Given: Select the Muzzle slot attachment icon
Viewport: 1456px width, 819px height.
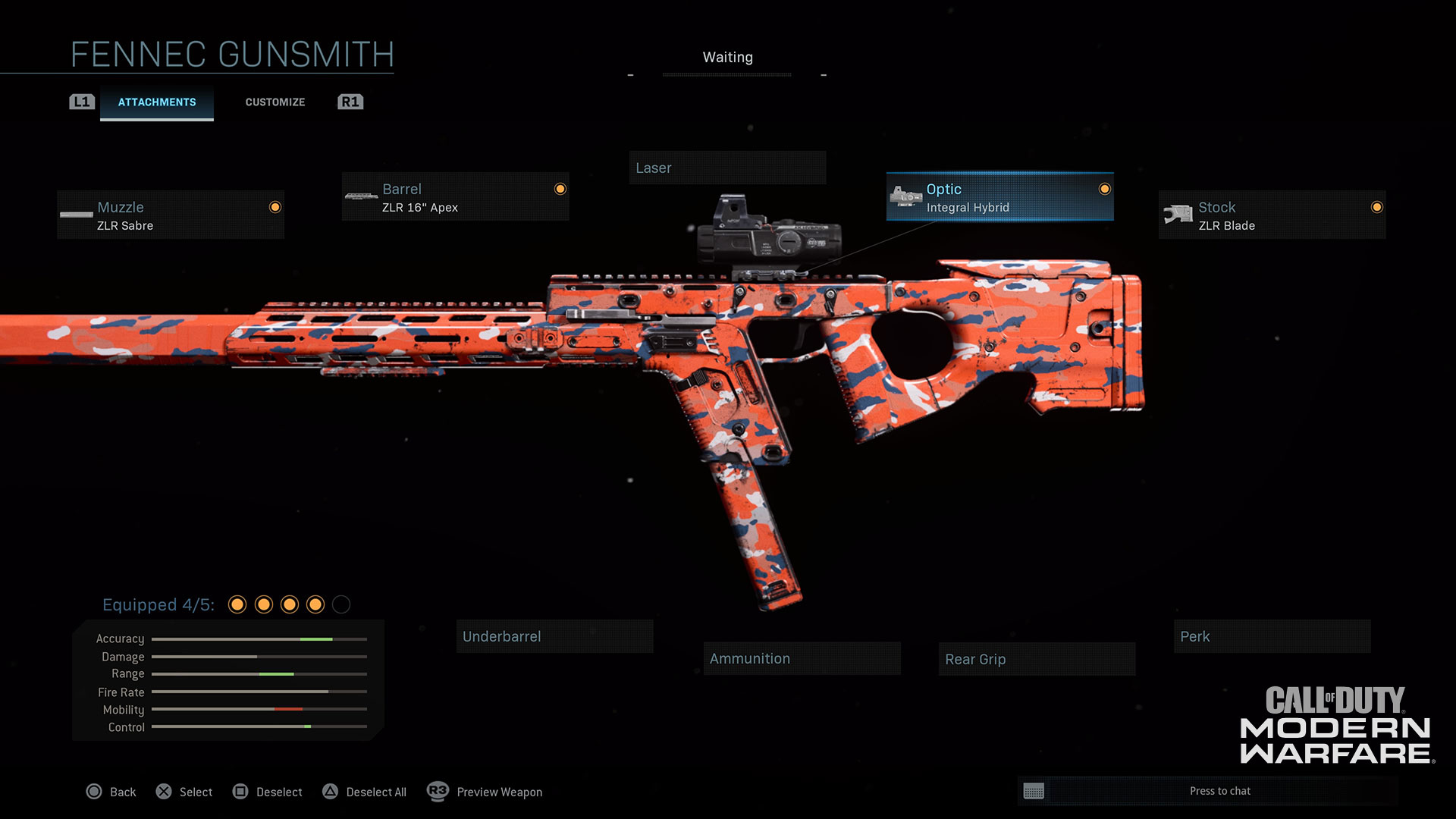Looking at the screenshot, I should 77,215.
